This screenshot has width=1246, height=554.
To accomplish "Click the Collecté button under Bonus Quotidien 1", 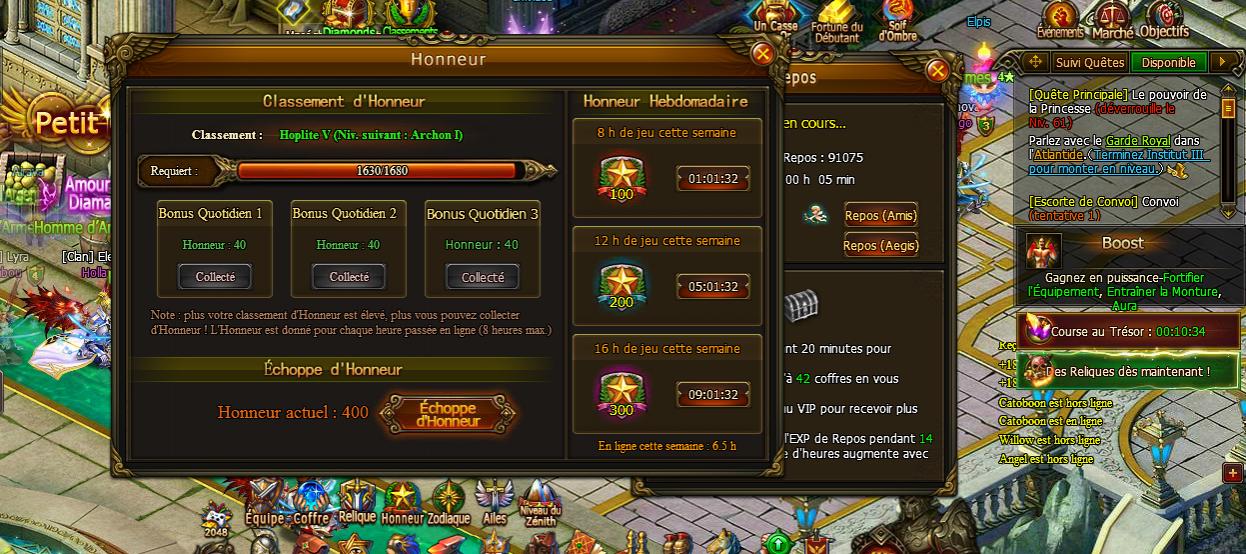I will click(x=215, y=277).
